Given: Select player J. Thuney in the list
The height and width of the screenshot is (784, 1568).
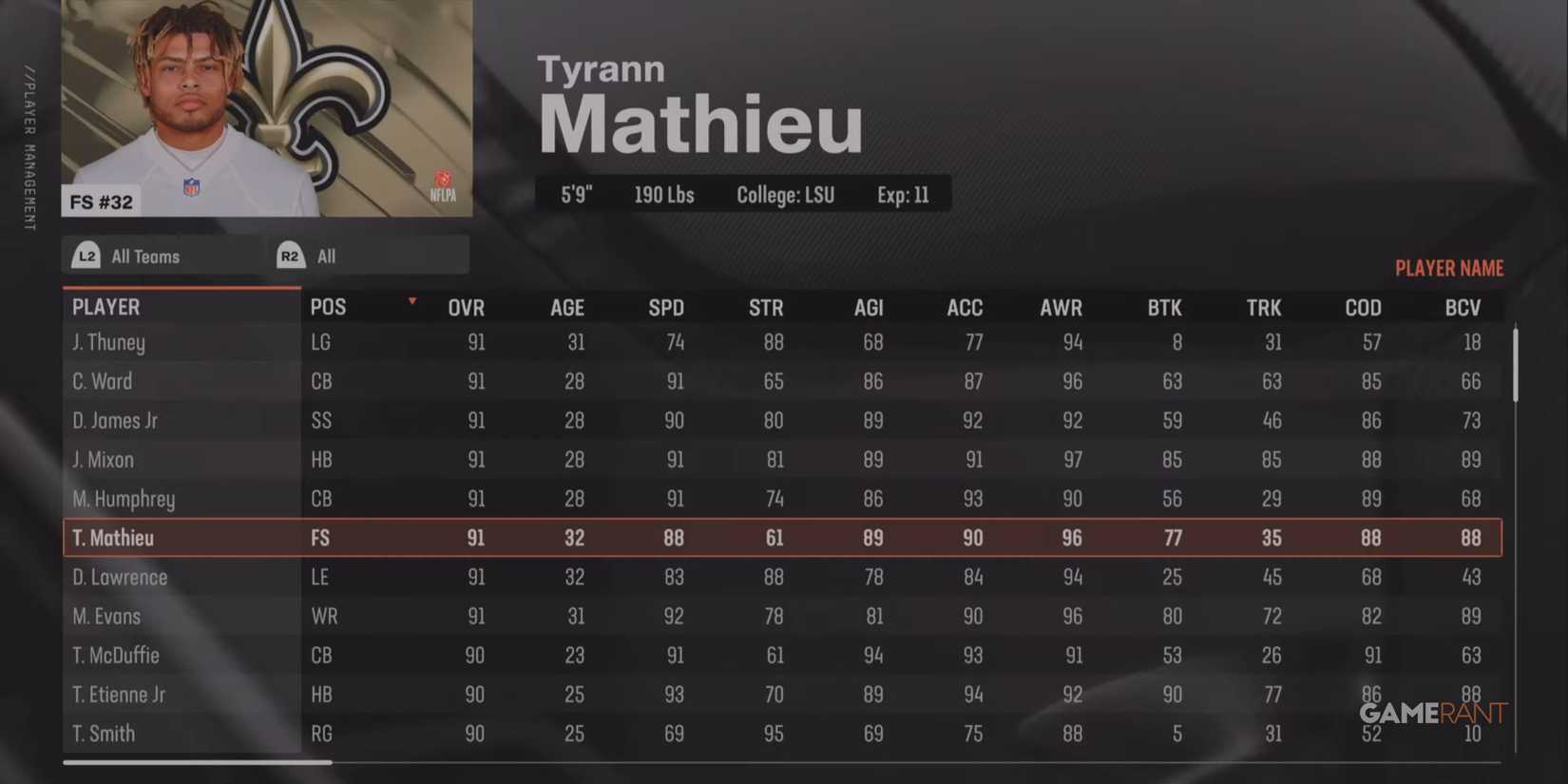Looking at the screenshot, I should tap(107, 342).
